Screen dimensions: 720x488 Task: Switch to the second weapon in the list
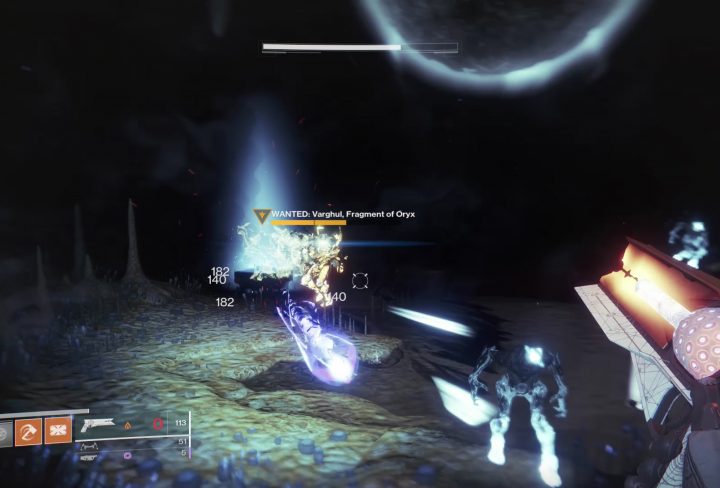[91, 442]
